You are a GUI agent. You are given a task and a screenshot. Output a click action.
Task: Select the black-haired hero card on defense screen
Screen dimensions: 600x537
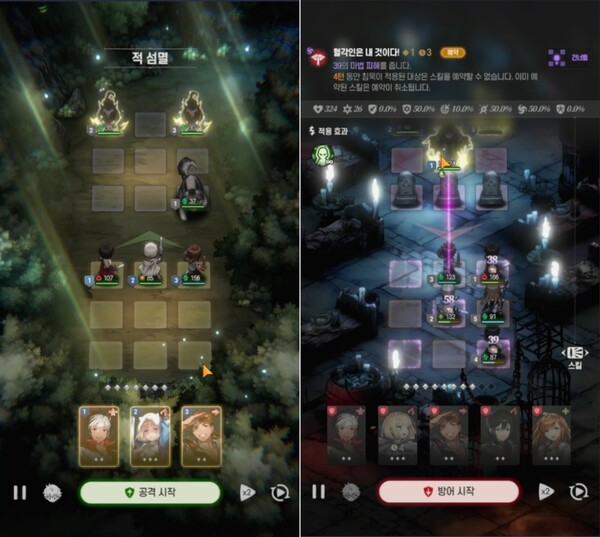(499, 437)
